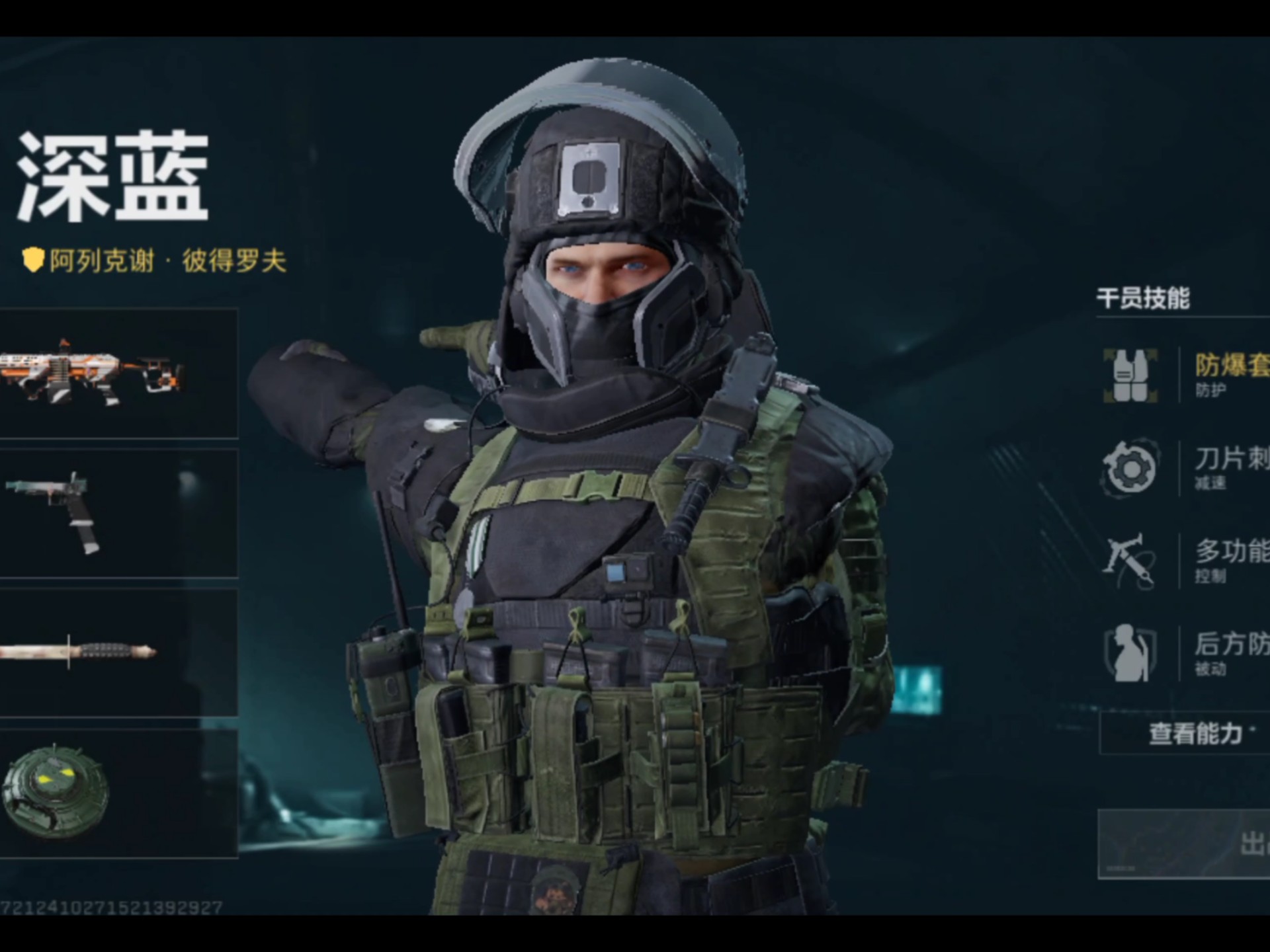This screenshot has width=1270, height=952.
Task: Select the green landmine gadget slot
Action: pos(118,793)
